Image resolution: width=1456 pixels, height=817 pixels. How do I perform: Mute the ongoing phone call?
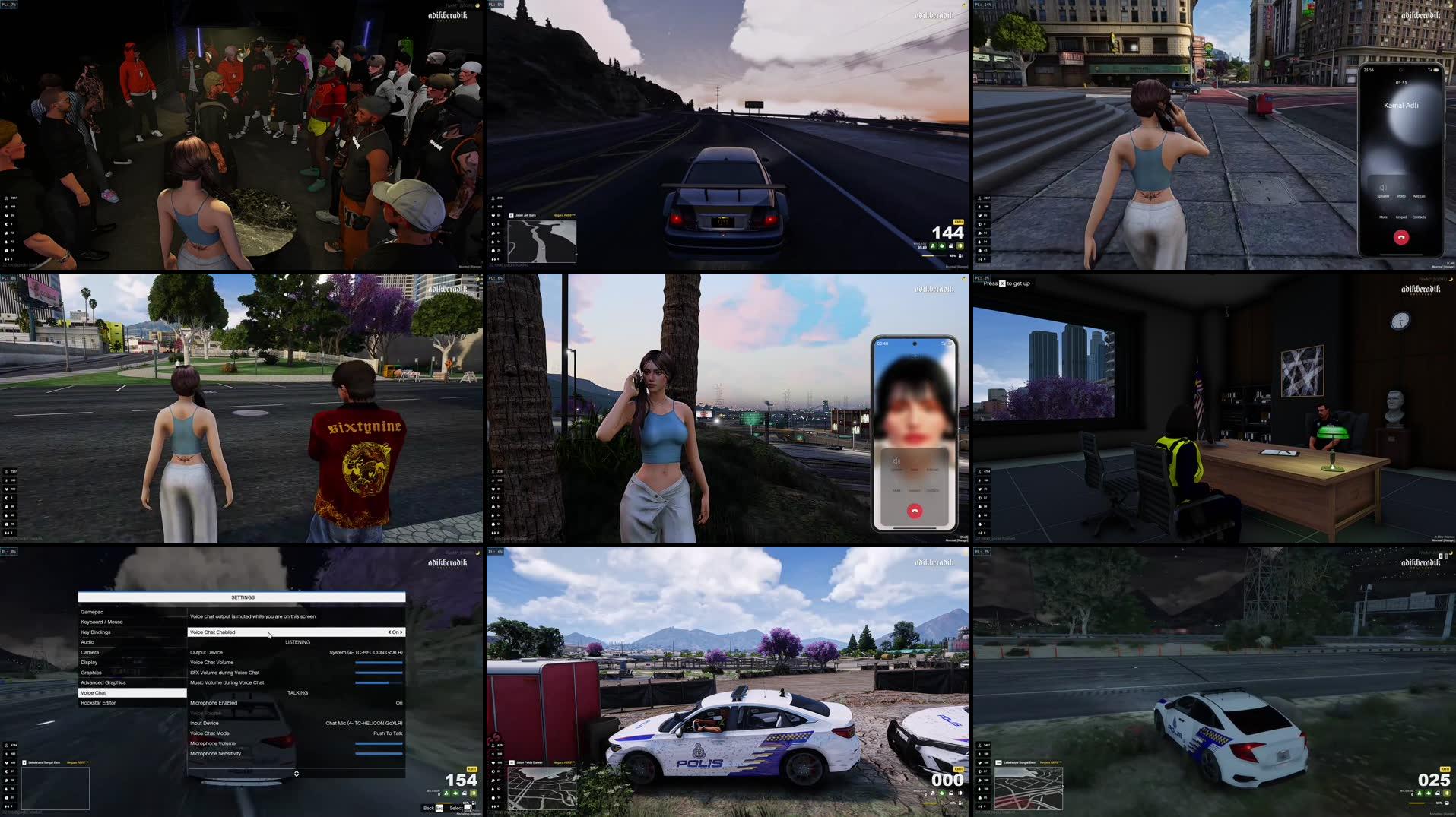(x=1383, y=217)
